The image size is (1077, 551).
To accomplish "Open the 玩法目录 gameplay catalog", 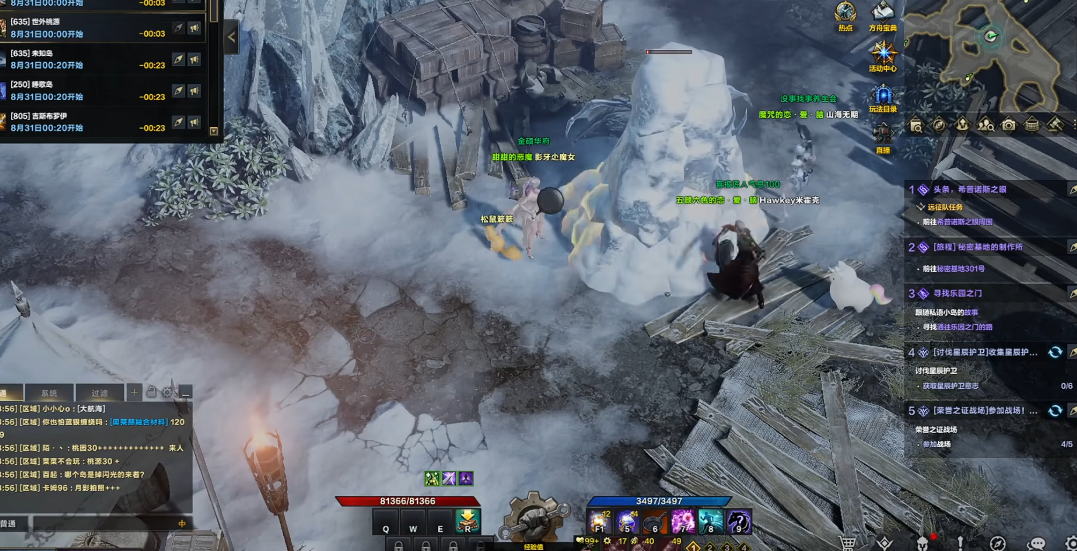I will point(883,96).
